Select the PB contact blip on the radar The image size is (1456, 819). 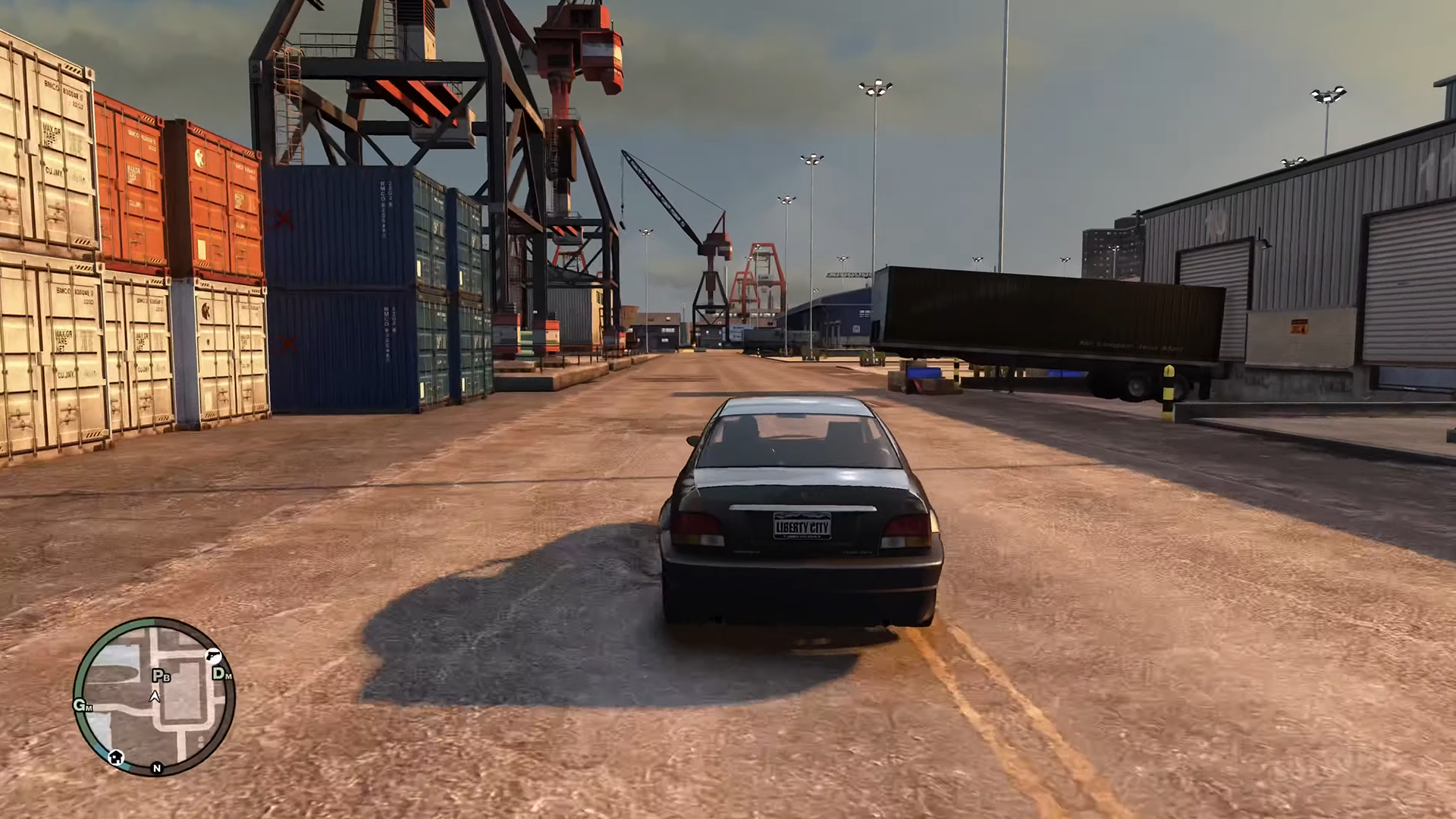point(161,675)
